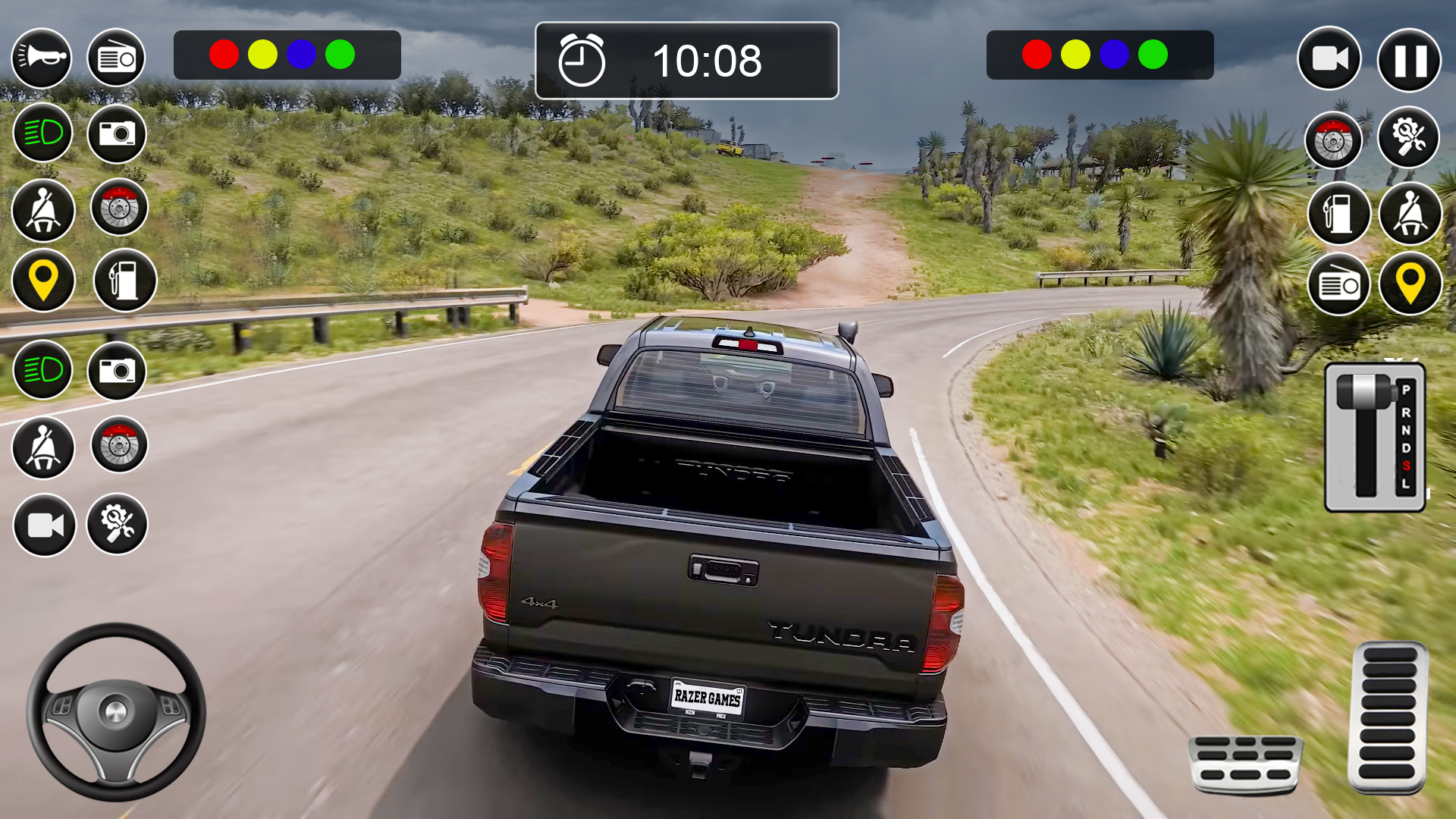This screenshot has height=819, width=1456.
Task: Honk the horn icon
Action: pyautogui.click(x=42, y=58)
